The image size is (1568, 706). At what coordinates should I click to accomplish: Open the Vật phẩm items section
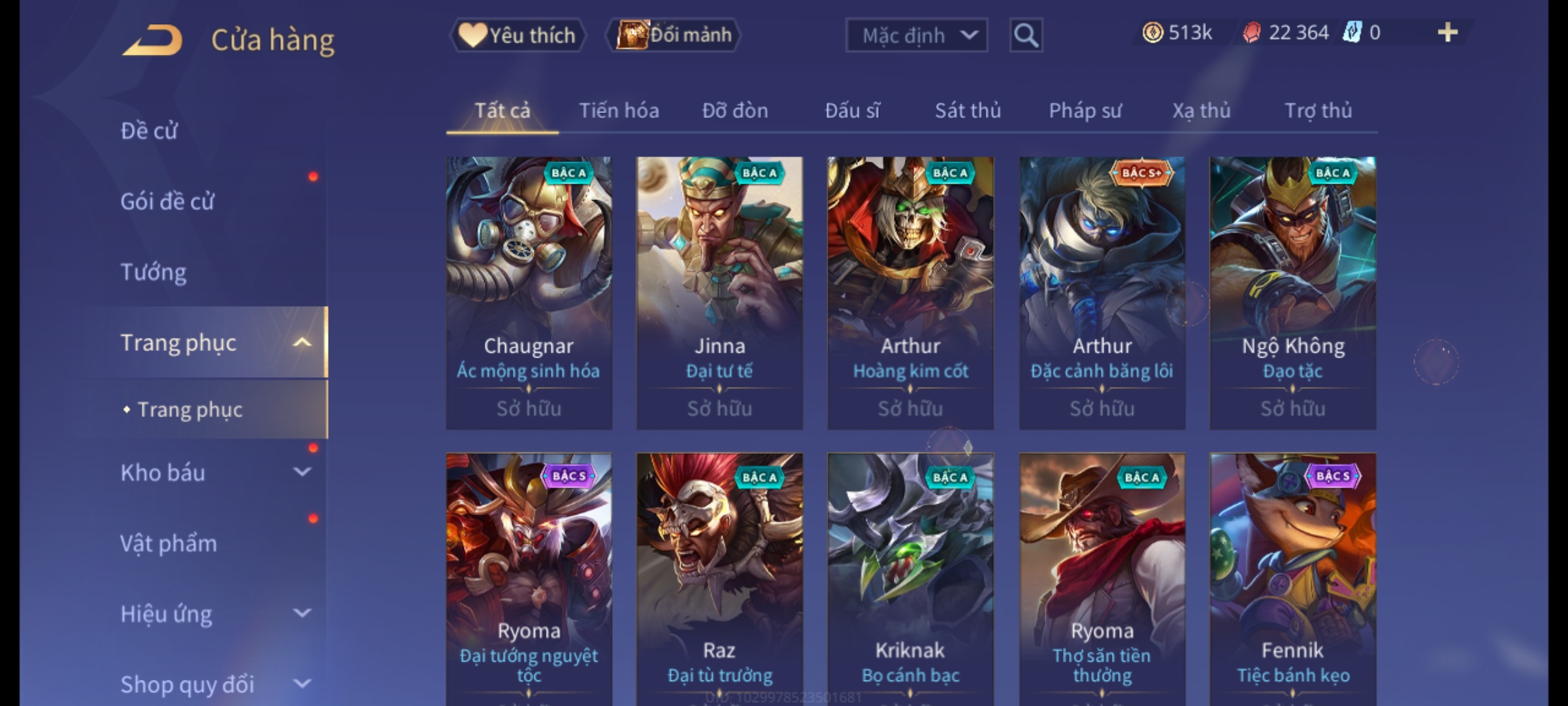pos(169,543)
